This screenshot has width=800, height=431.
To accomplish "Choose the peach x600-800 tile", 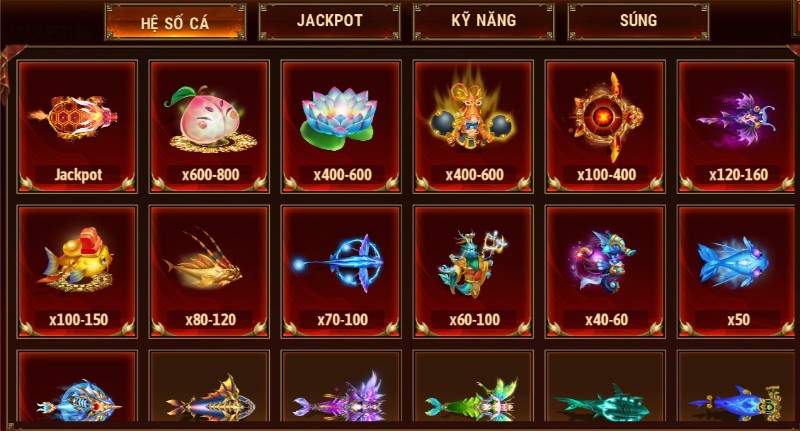I will pos(209,126).
